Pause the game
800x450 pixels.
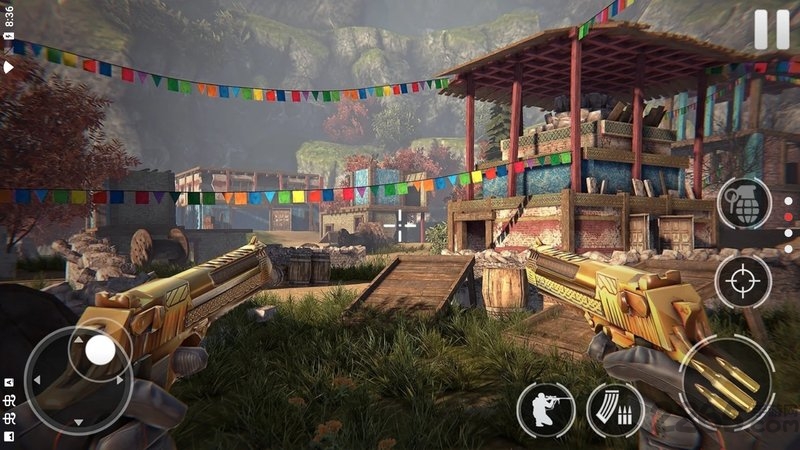click(x=771, y=29)
